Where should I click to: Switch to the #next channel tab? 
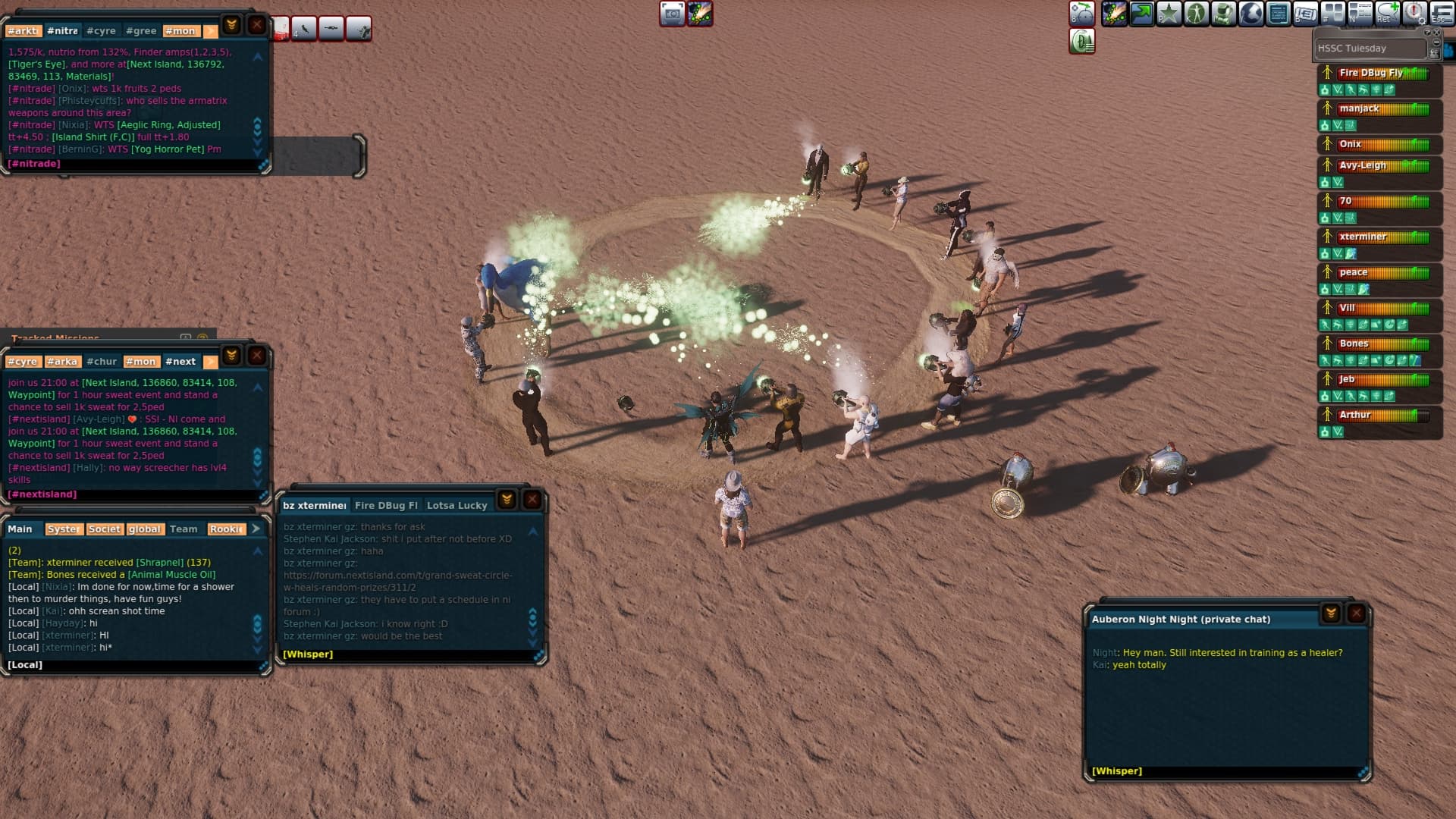[x=180, y=362]
